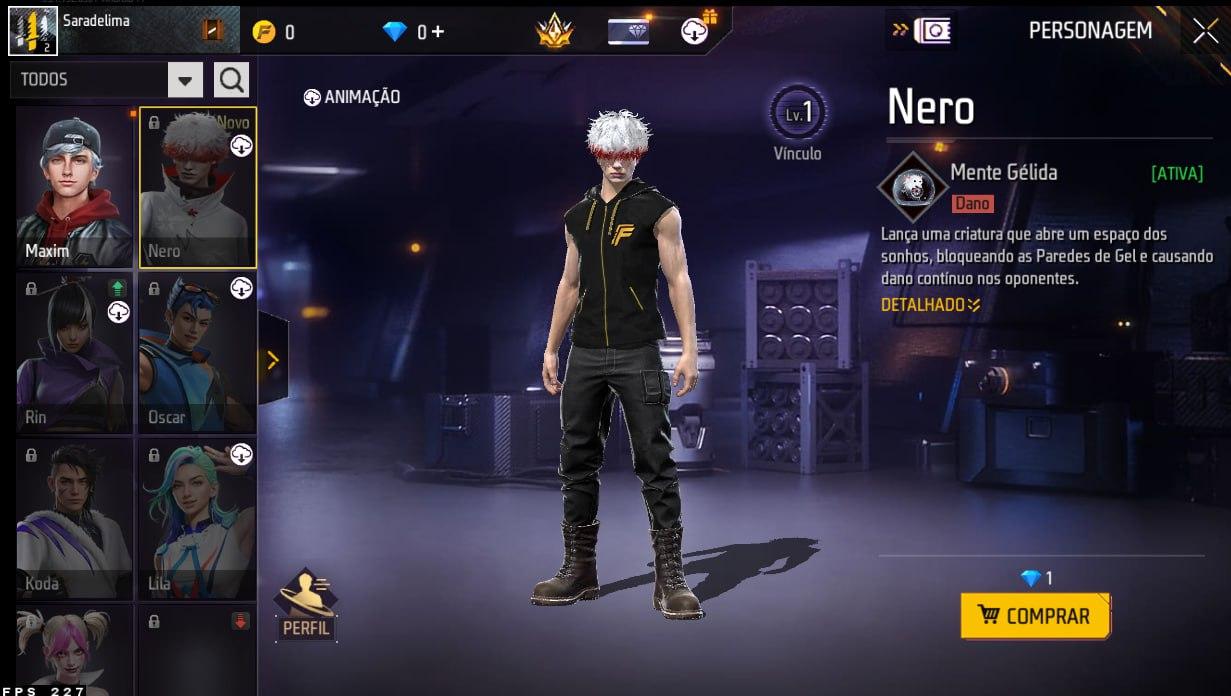Buy Nero with the COMPRAR button
The width and height of the screenshot is (1231, 696).
tap(1035, 615)
